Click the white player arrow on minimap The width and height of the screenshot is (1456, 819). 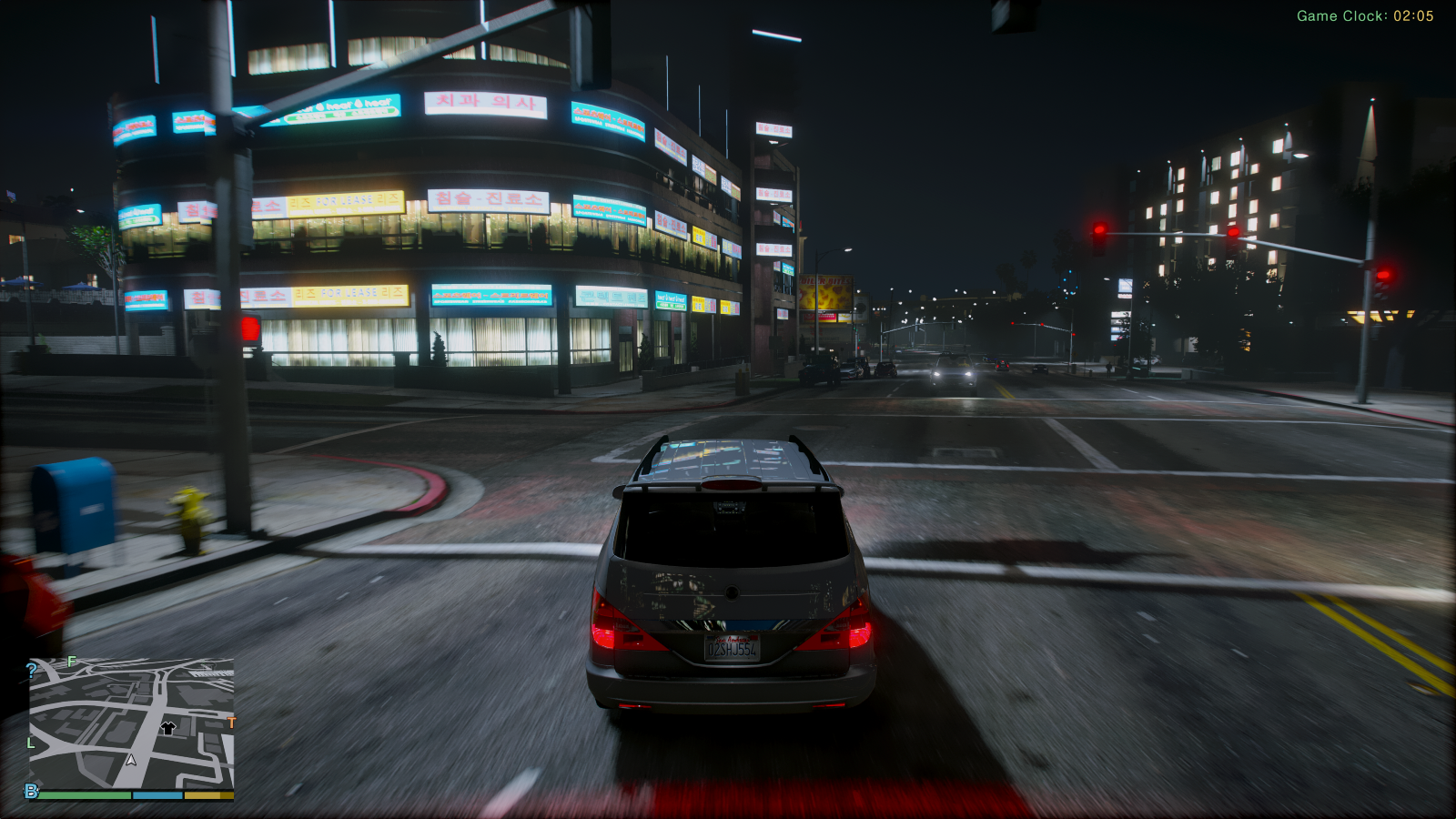click(131, 760)
